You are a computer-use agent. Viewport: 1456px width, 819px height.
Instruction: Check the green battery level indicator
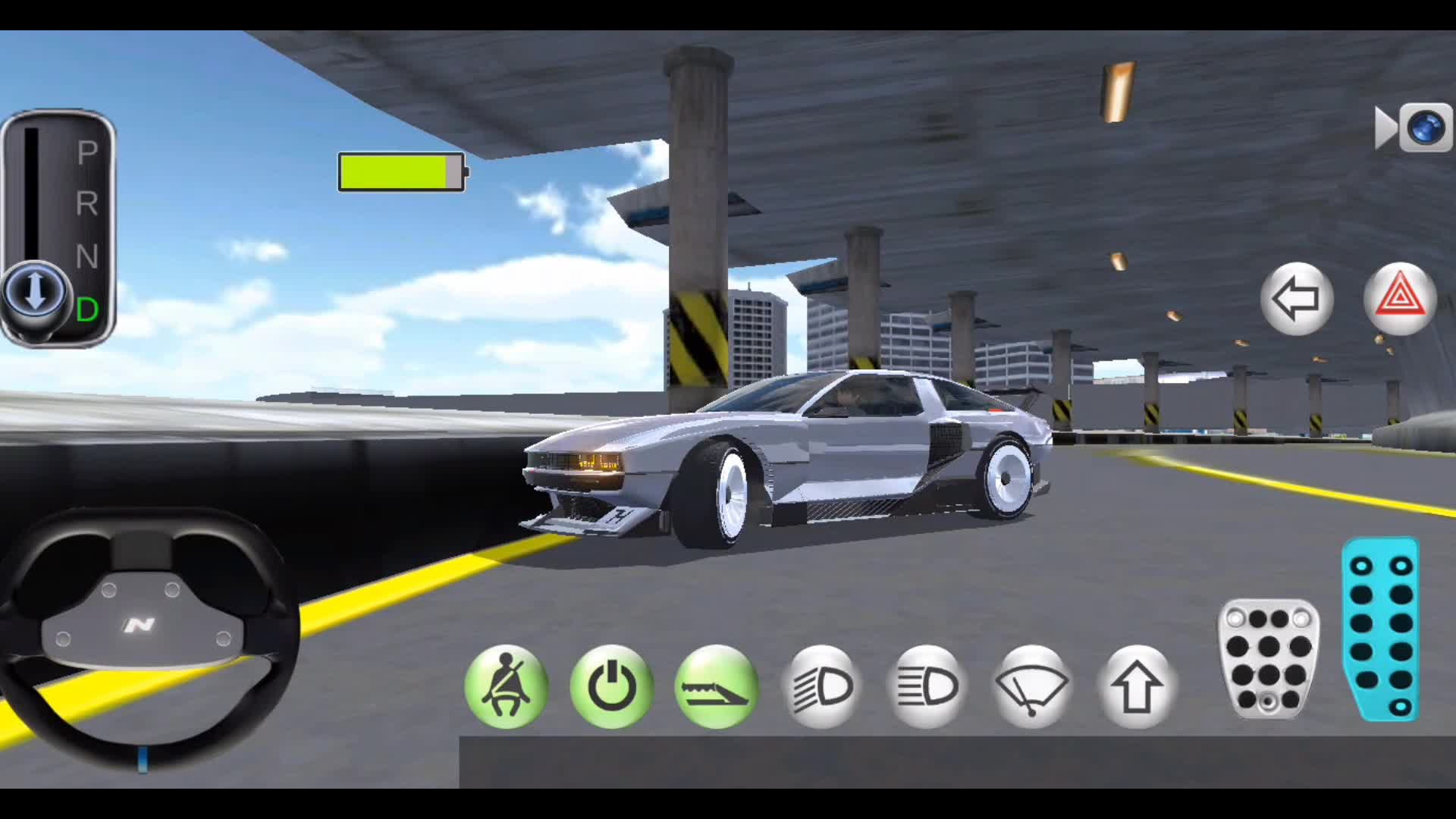pos(402,173)
